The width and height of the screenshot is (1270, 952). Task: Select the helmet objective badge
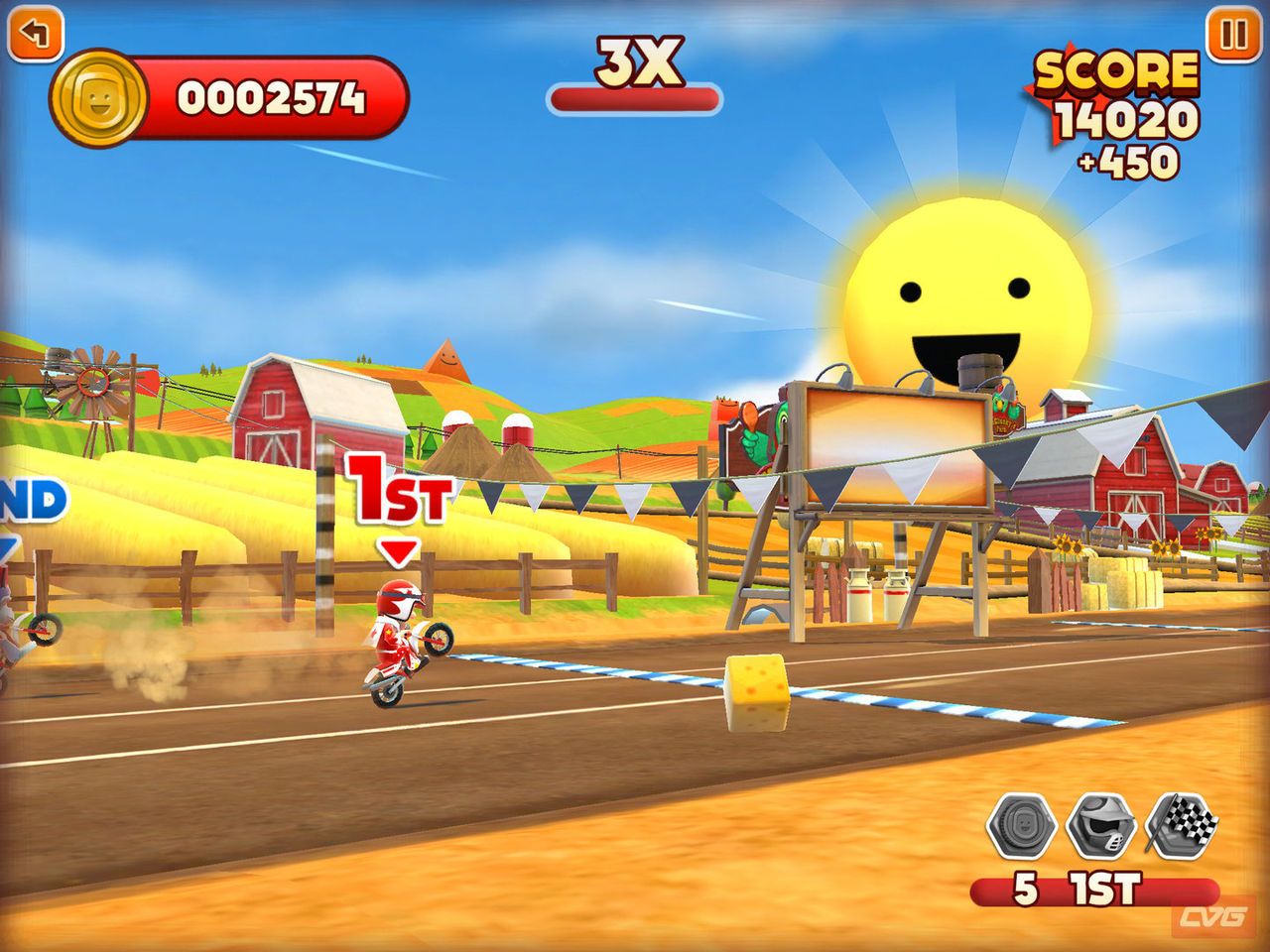pyautogui.click(x=1101, y=825)
